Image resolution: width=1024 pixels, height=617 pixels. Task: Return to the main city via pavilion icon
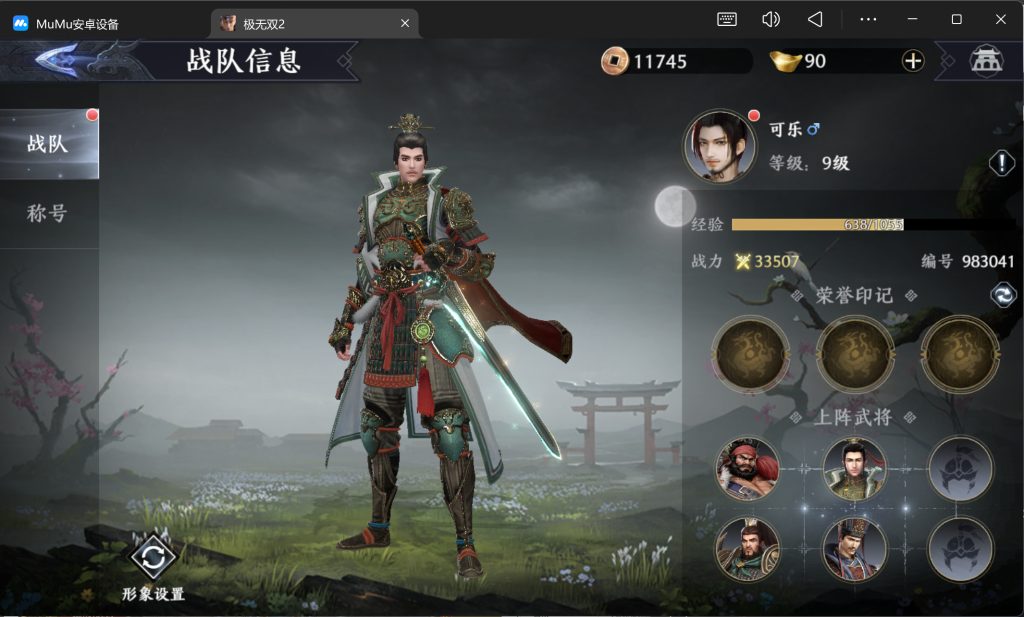pos(986,61)
